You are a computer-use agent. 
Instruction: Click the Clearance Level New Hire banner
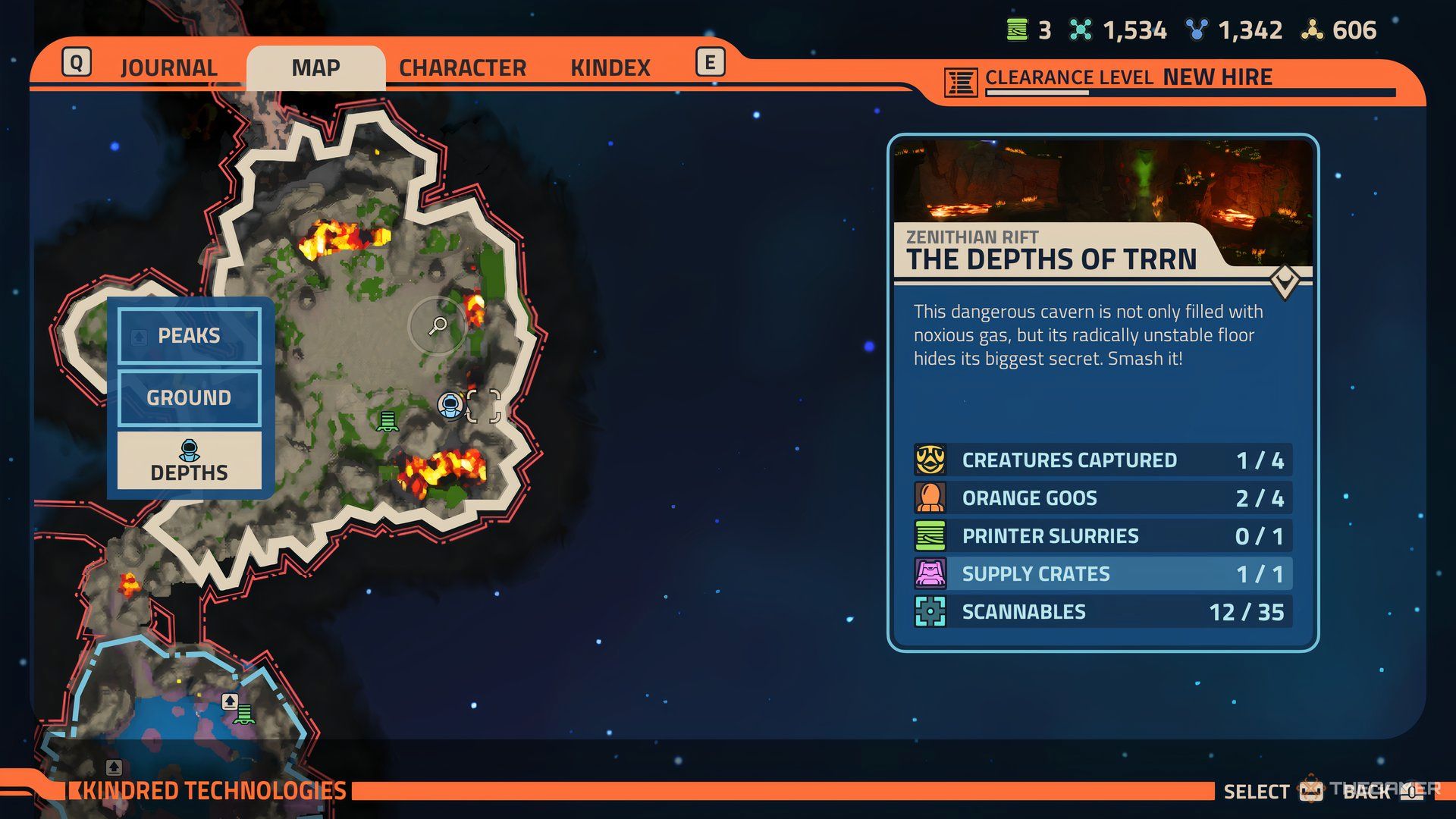coord(1128,78)
